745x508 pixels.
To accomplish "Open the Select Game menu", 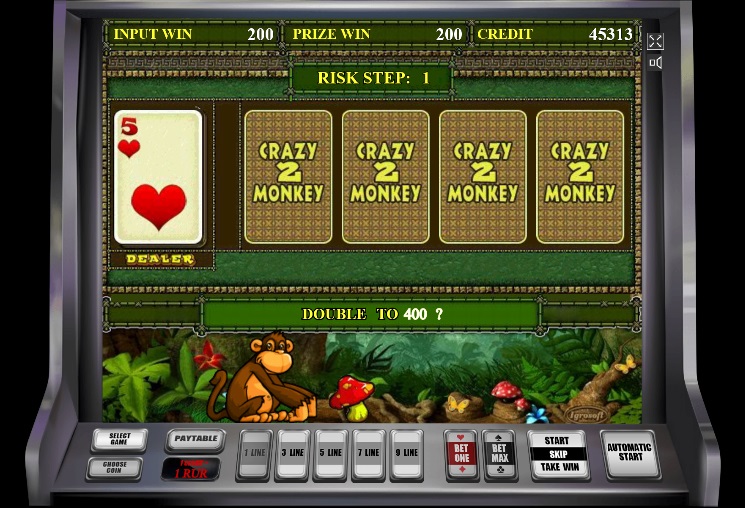I will coord(119,440).
